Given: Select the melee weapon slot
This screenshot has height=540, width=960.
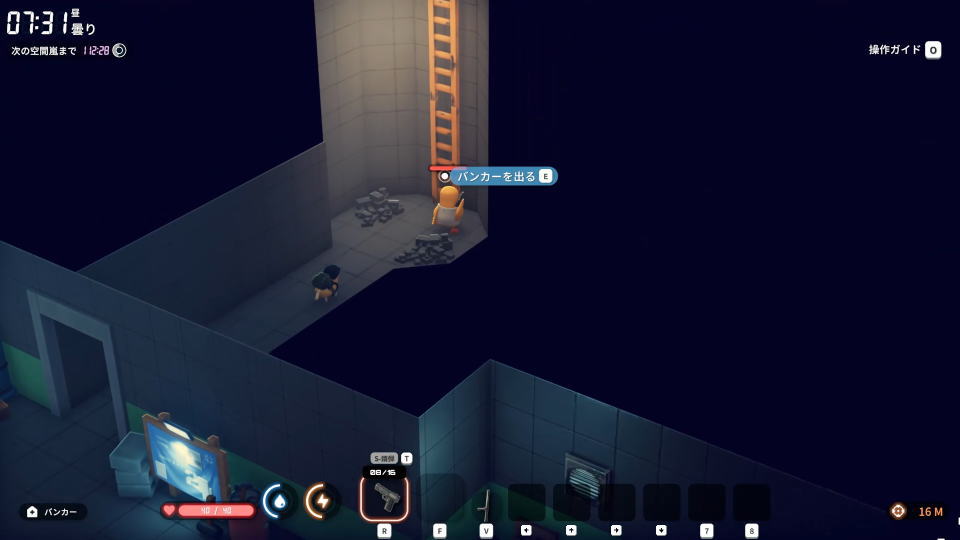Looking at the screenshot, I should (x=485, y=502).
